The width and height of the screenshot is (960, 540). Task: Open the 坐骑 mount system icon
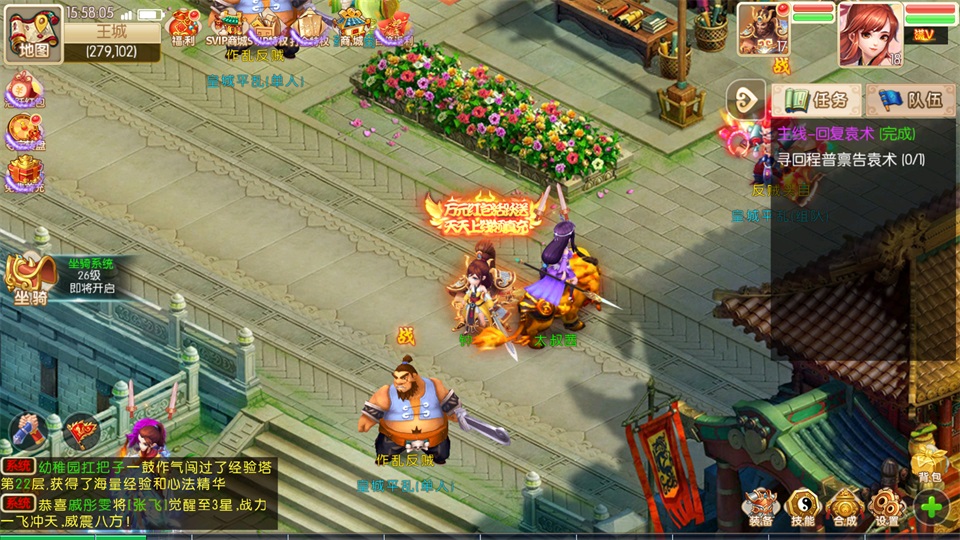coord(30,279)
